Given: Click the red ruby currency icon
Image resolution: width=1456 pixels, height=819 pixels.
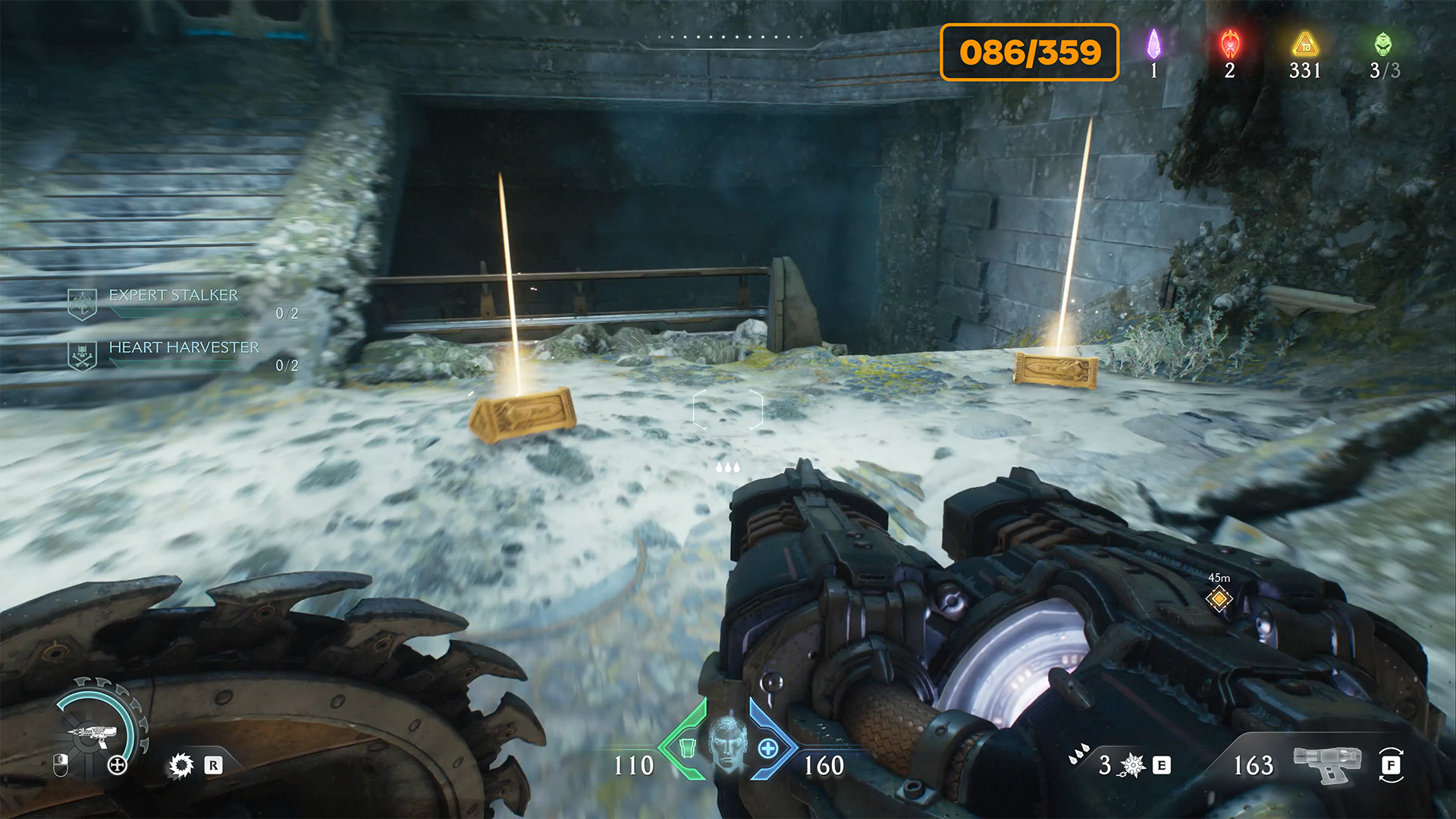Looking at the screenshot, I should pos(1229,45).
